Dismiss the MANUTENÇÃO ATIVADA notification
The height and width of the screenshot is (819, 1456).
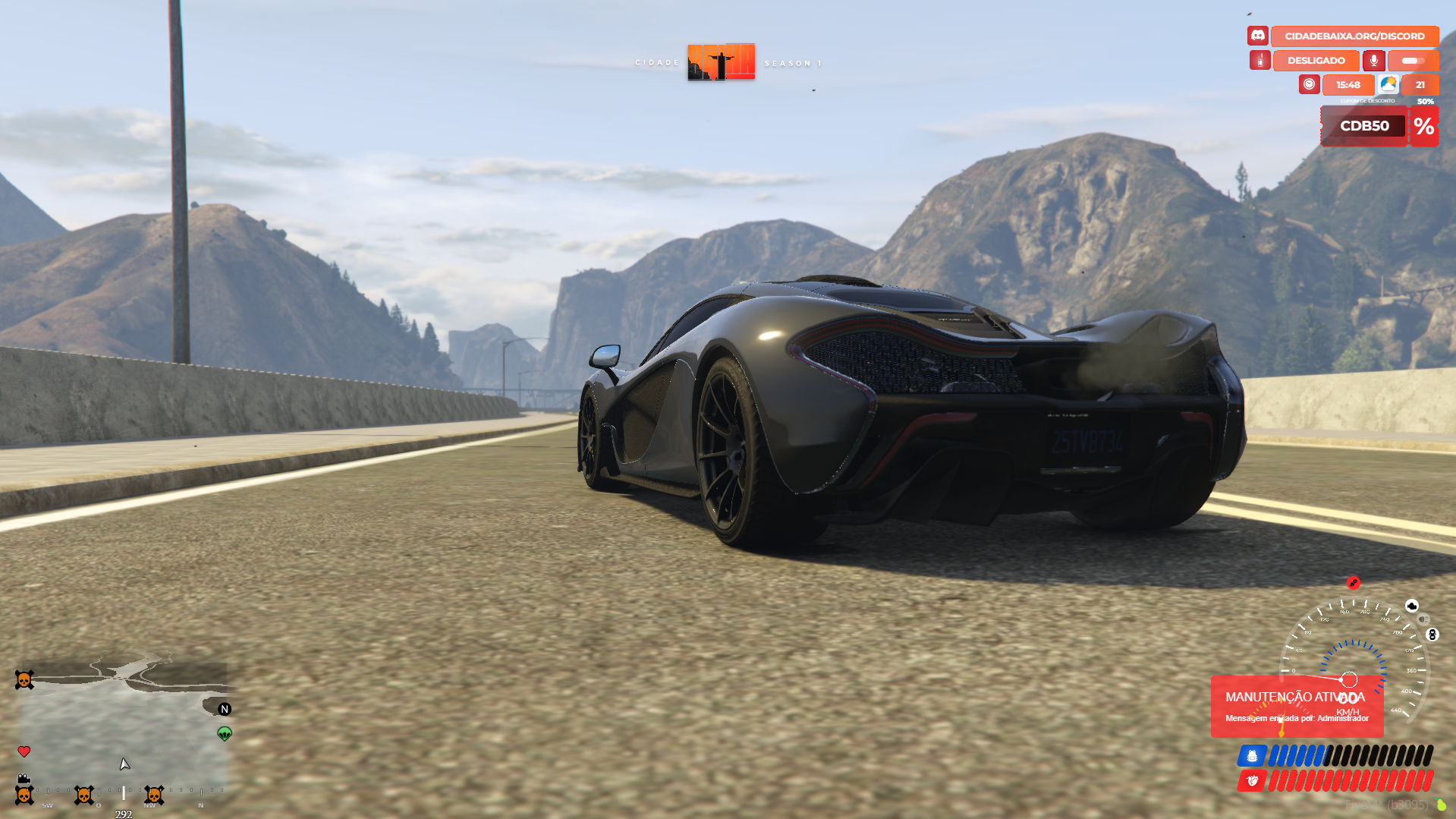[x=1296, y=707]
